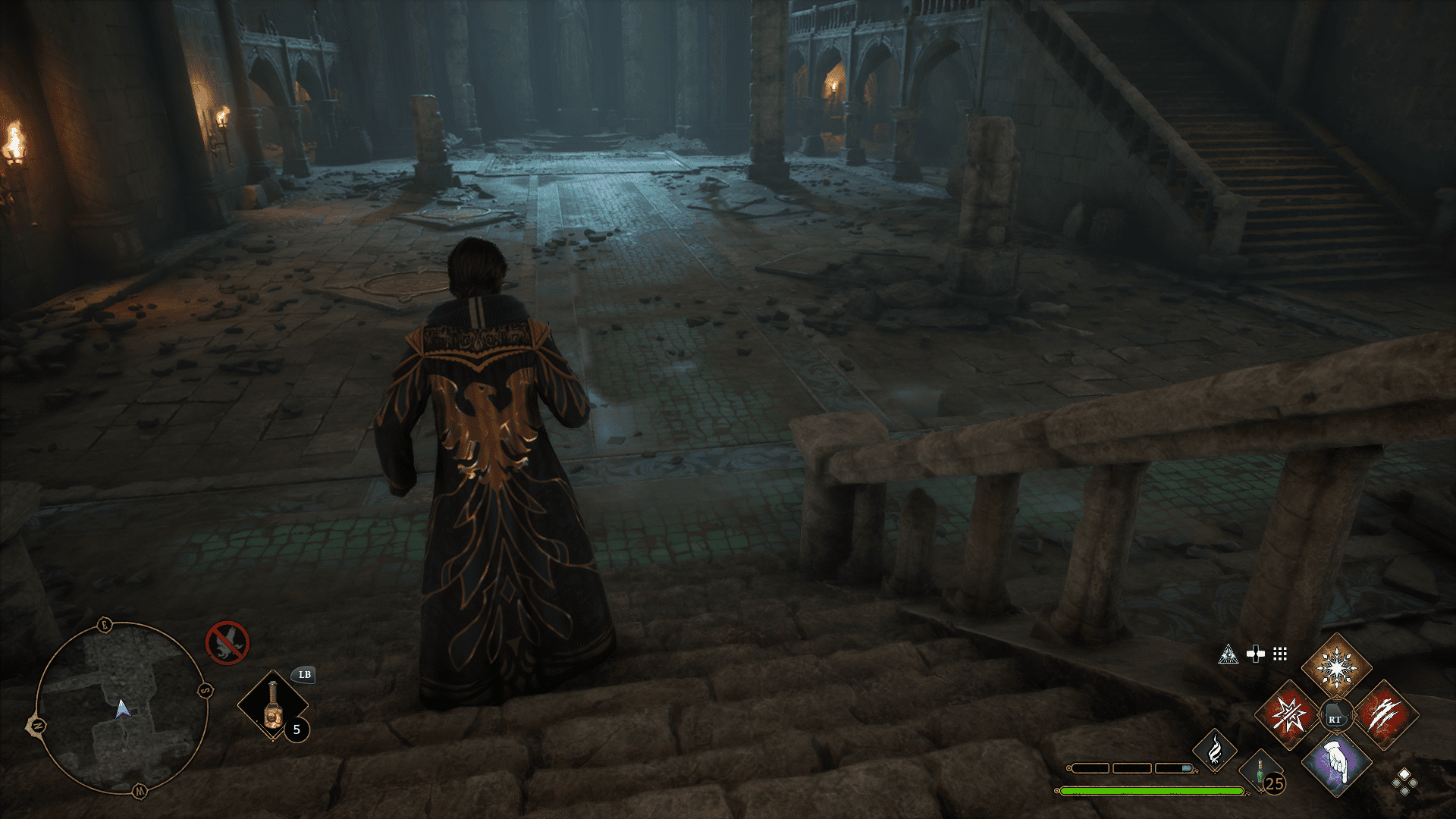Click the green health bar
1456x819 pixels.
coord(1153,791)
